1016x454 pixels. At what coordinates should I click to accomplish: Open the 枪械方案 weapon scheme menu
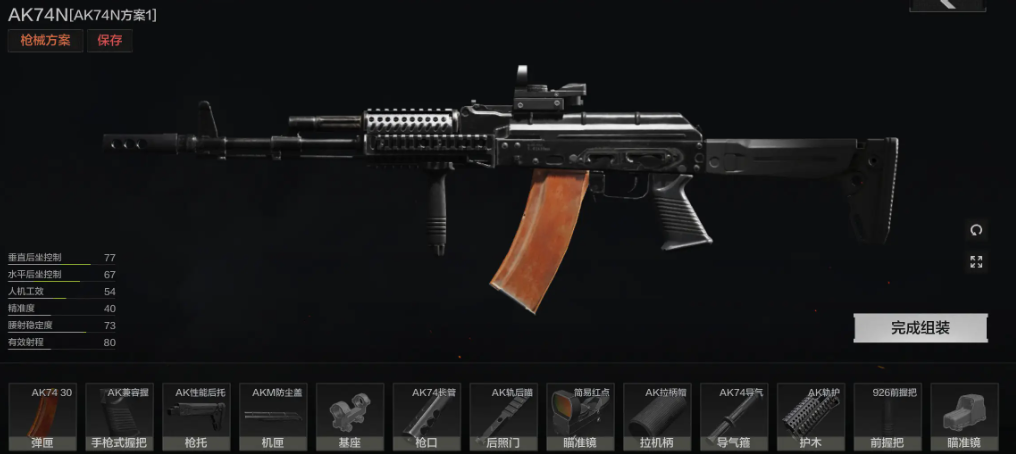(45, 41)
